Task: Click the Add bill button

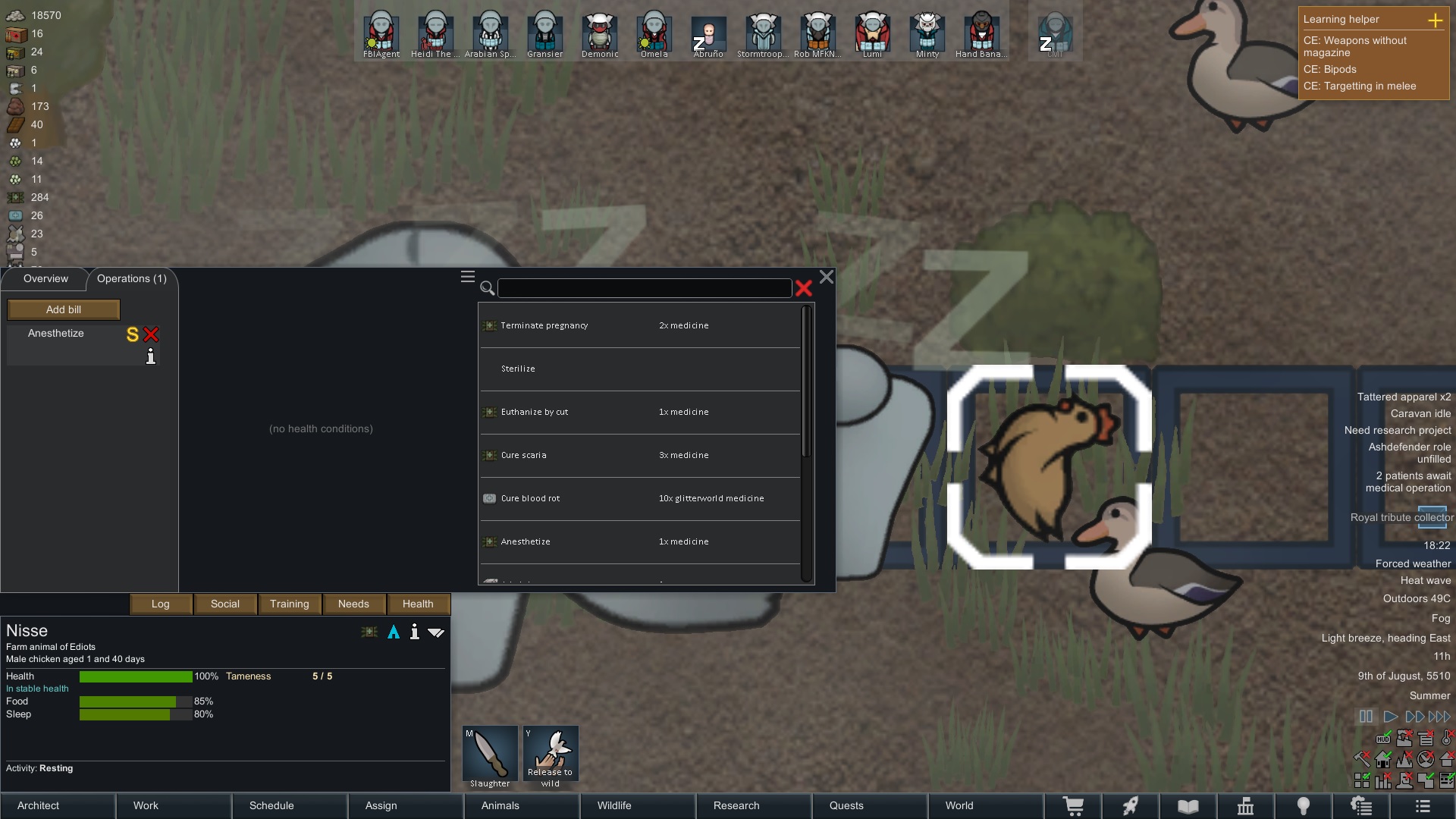Action: (x=64, y=309)
